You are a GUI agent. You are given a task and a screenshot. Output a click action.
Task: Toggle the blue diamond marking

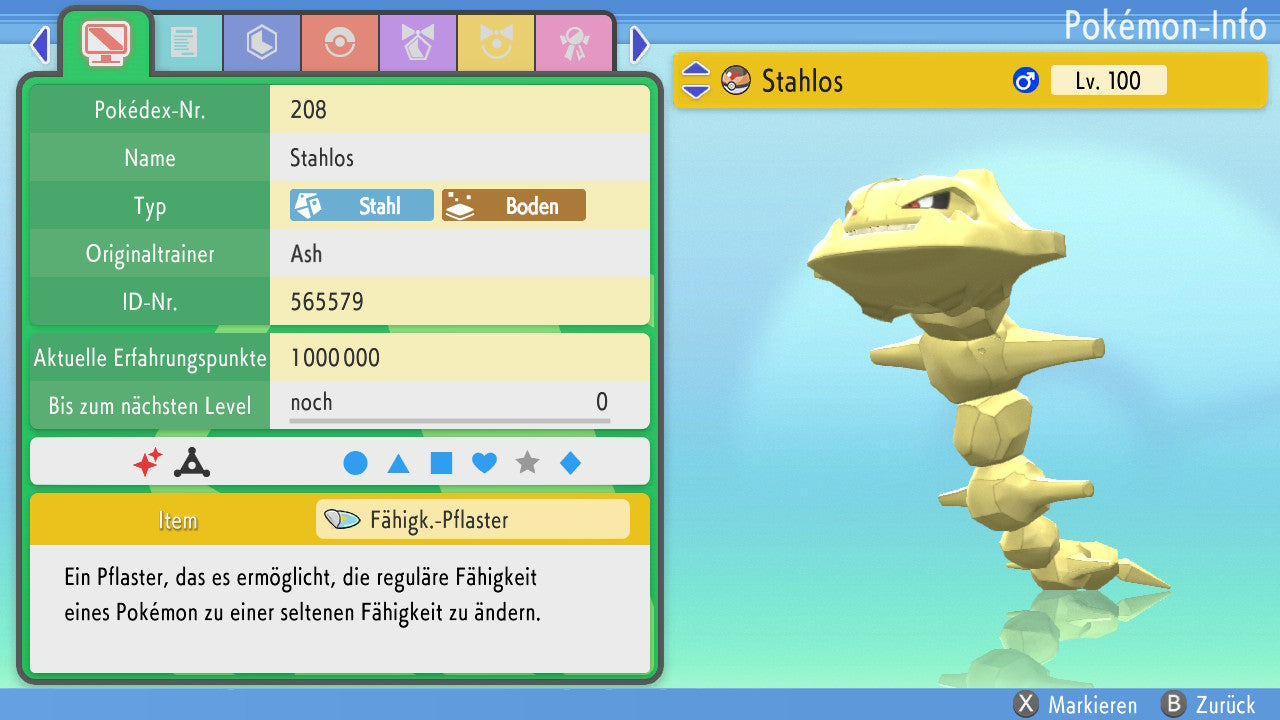570,463
